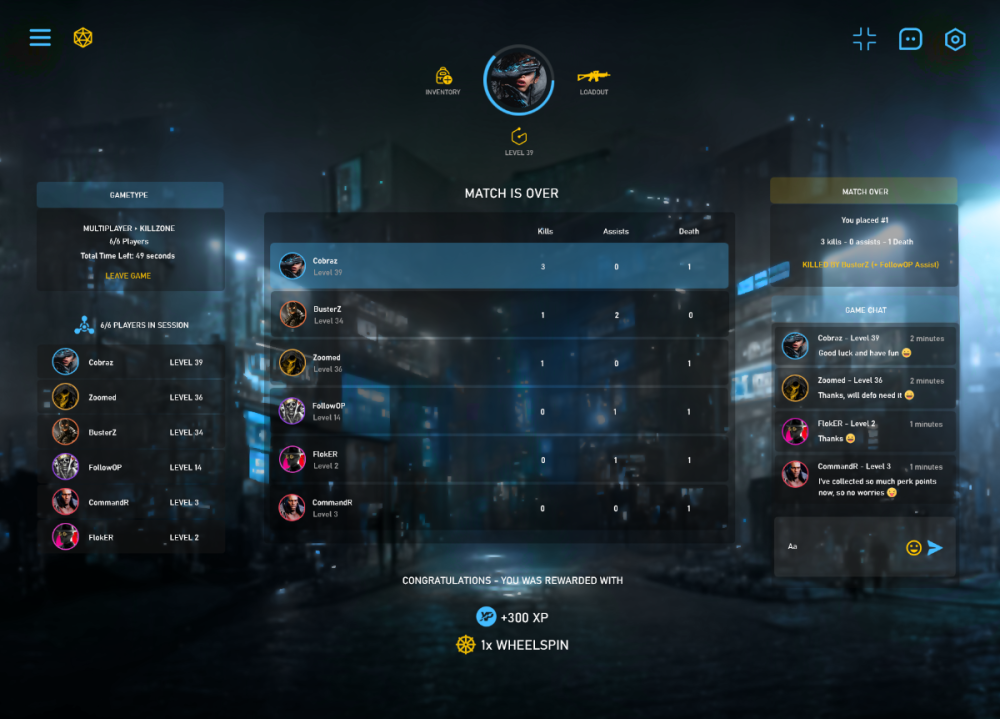Image resolution: width=1000 pixels, height=719 pixels.
Task: Leave the game
Action: pyautogui.click(x=128, y=276)
